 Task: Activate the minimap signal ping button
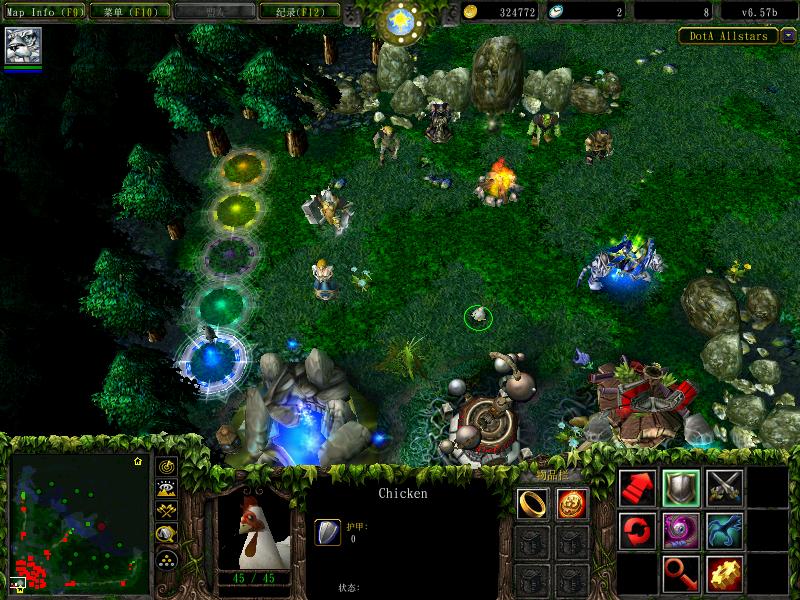pyautogui.click(x=166, y=466)
